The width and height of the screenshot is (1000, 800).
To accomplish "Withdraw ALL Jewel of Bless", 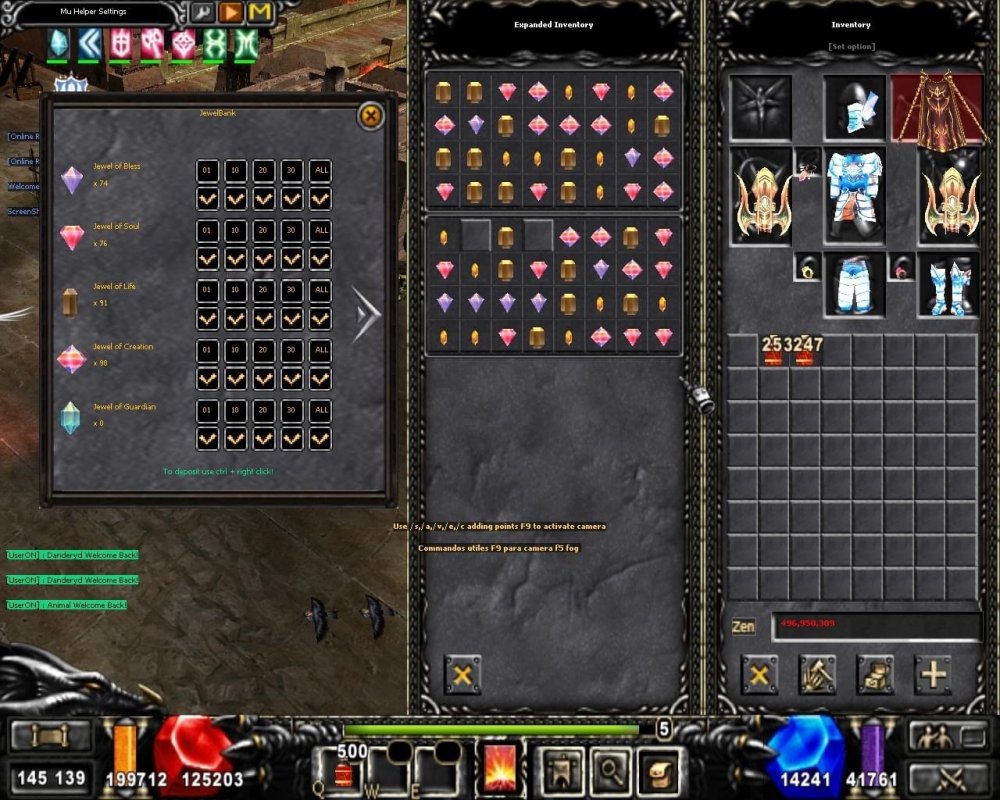I will pyautogui.click(x=320, y=171).
